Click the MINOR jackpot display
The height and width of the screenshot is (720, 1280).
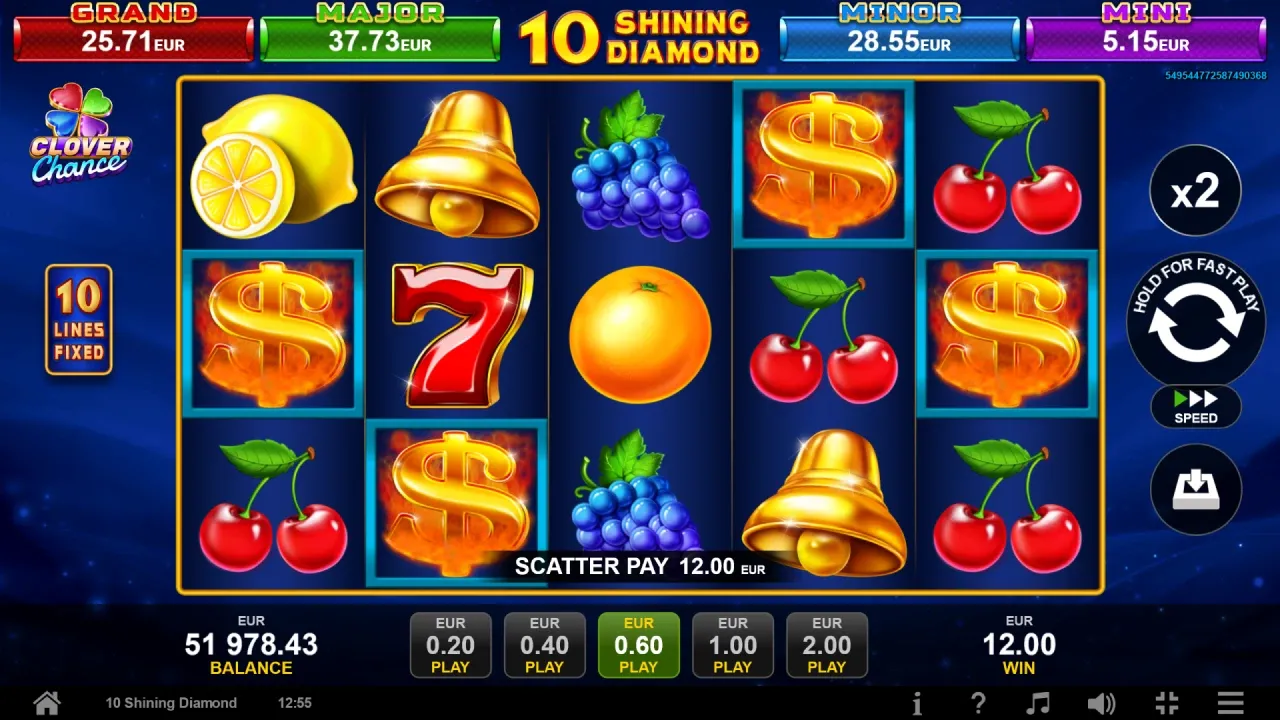pyautogui.click(x=899, y=33)
